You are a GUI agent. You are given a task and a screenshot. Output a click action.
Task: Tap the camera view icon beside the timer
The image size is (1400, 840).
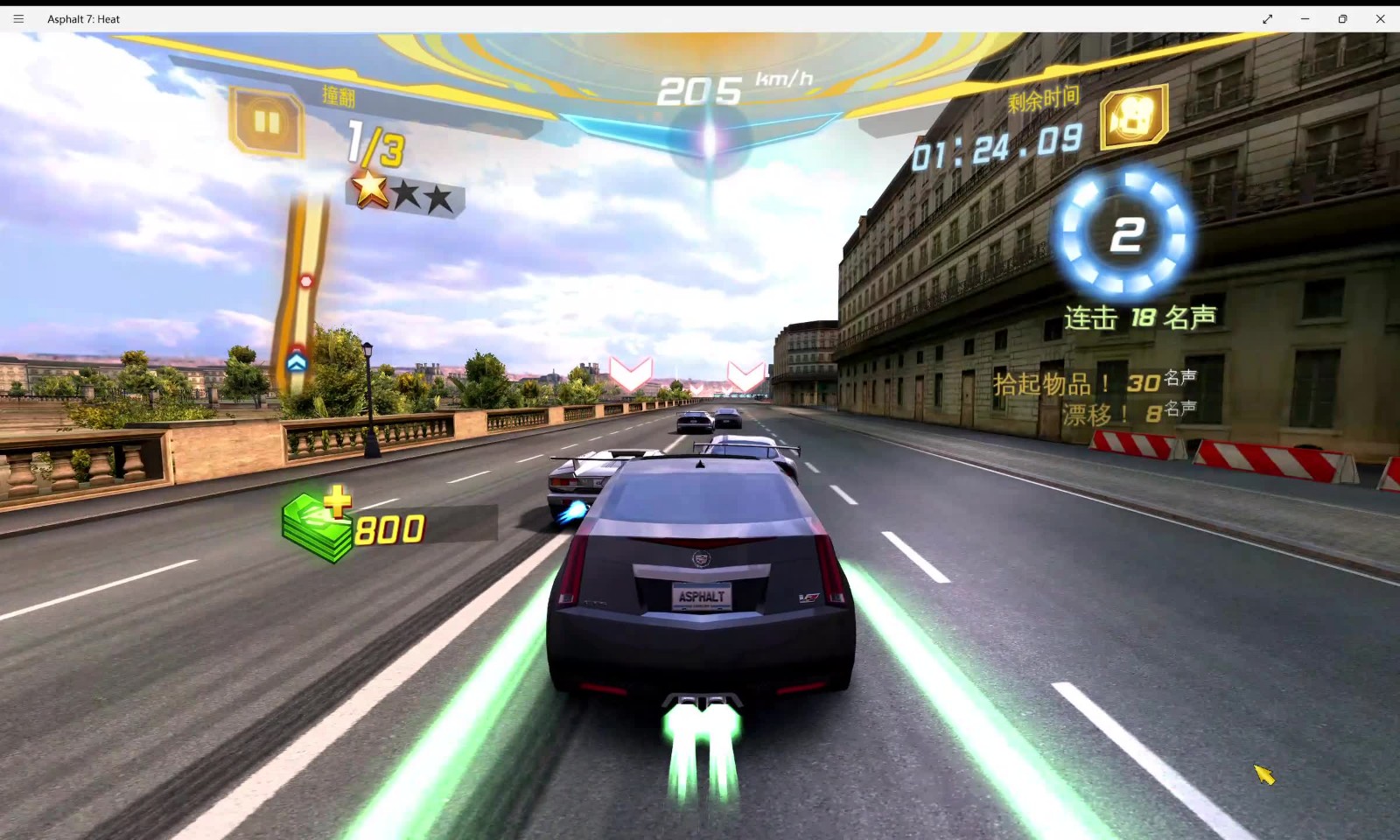[1133, 117]
